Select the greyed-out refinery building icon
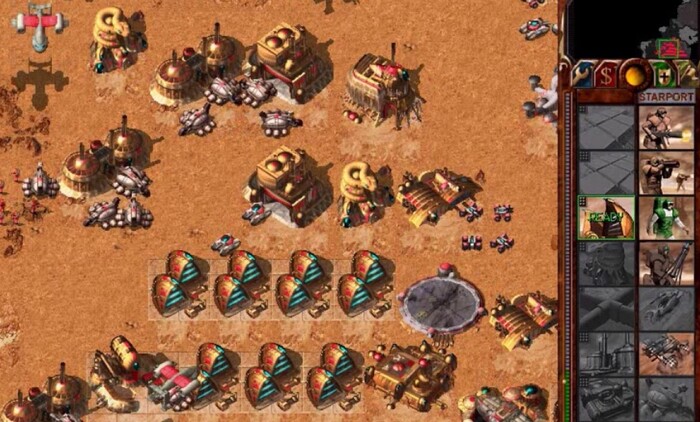This screenshot has width=700, height=422. point(607,352)
